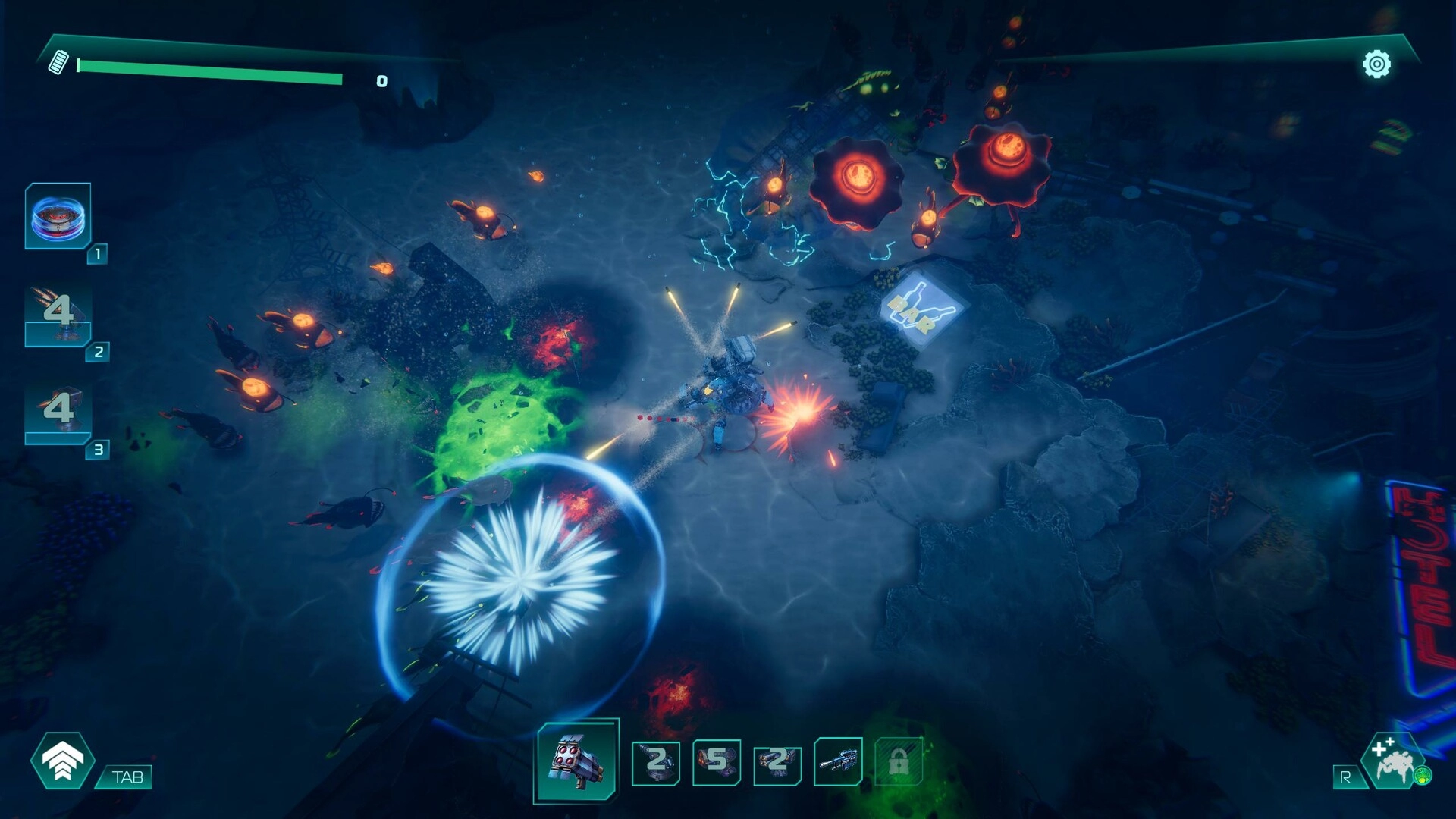Choose the multi-barrel launcher weapon slot
Screen dimensions: 1456x819
pos(777,762)
